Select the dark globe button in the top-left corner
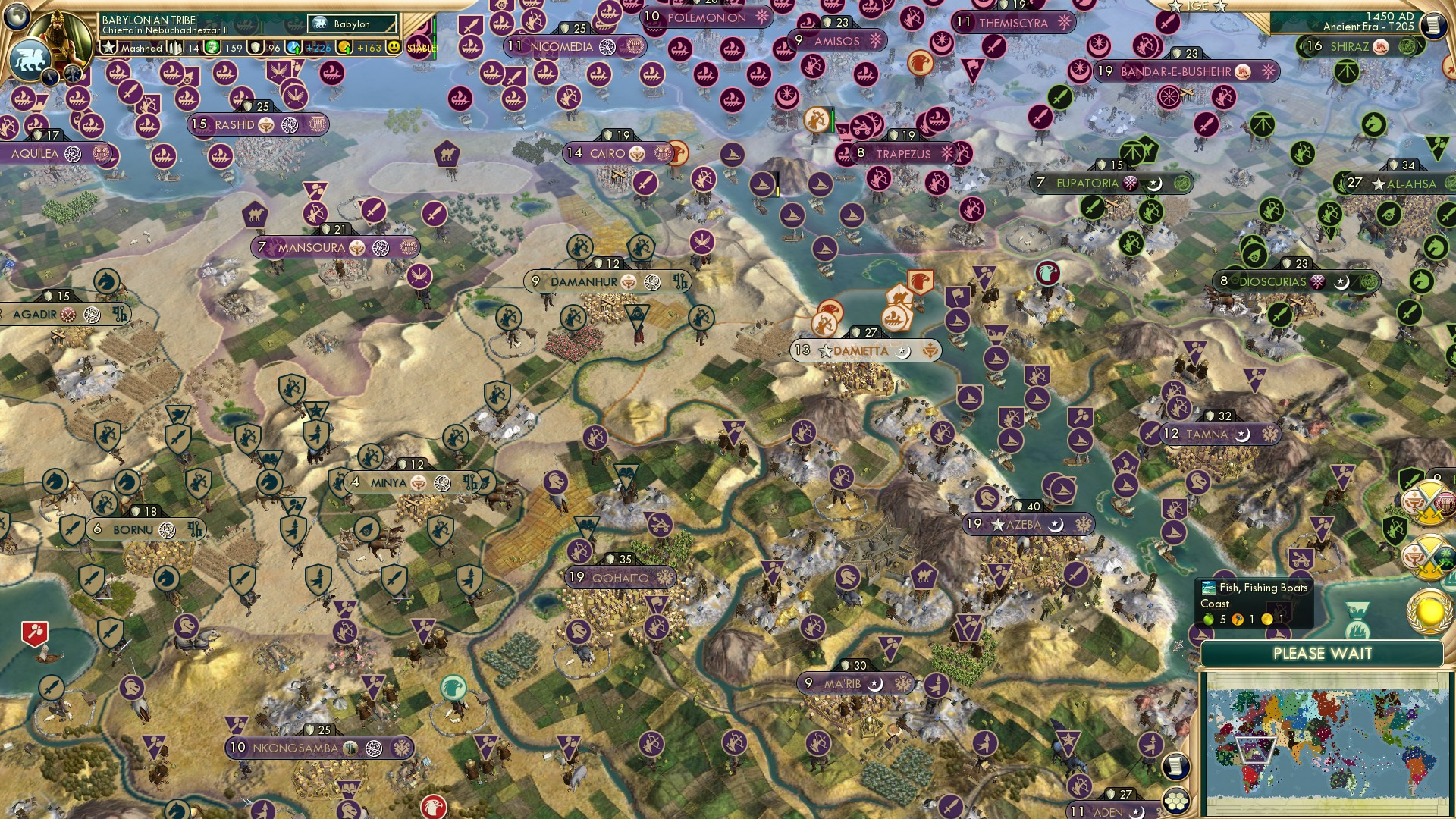 [x=17, y=17]
